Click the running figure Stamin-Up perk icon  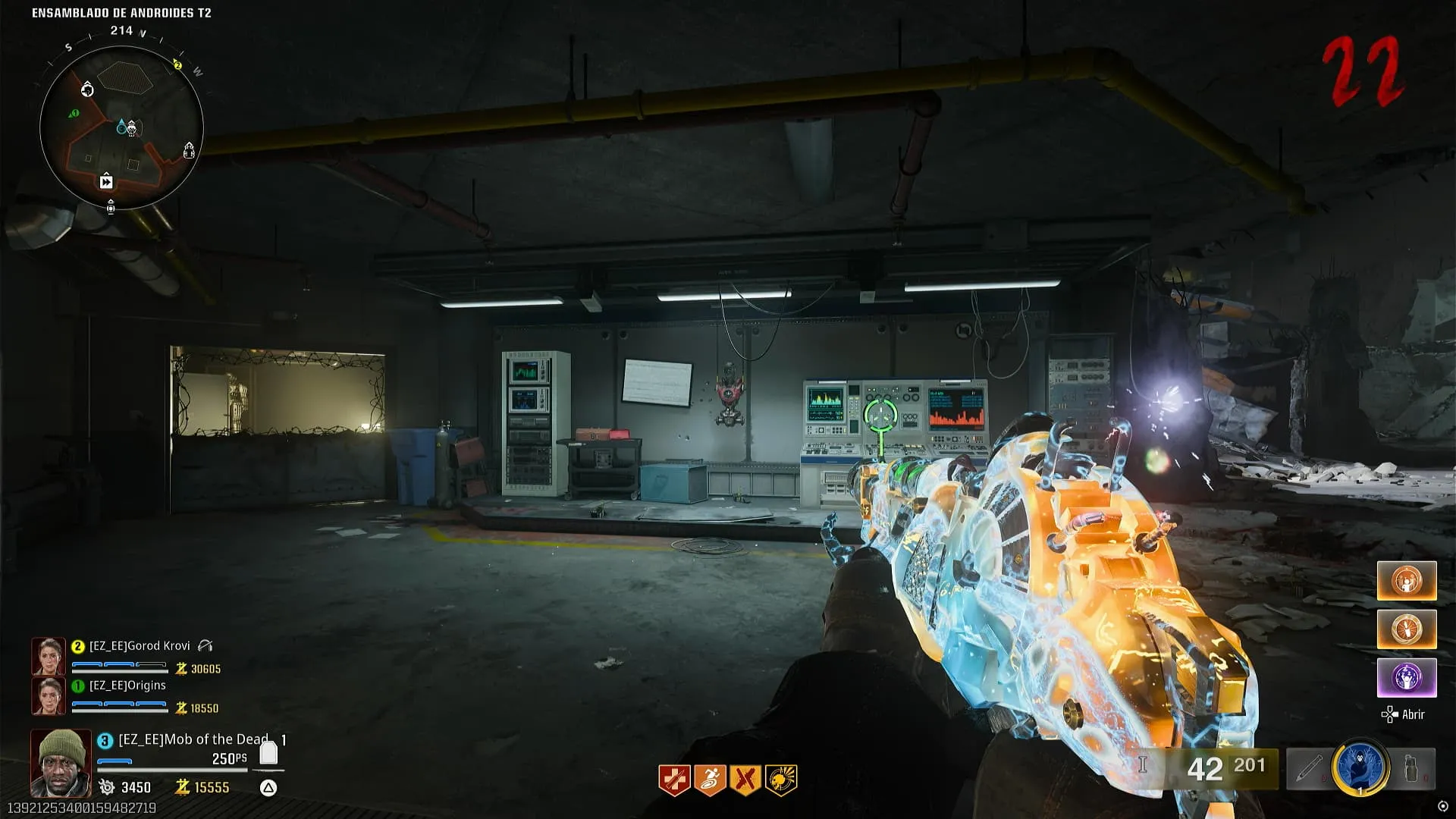[x=710, y=780]
